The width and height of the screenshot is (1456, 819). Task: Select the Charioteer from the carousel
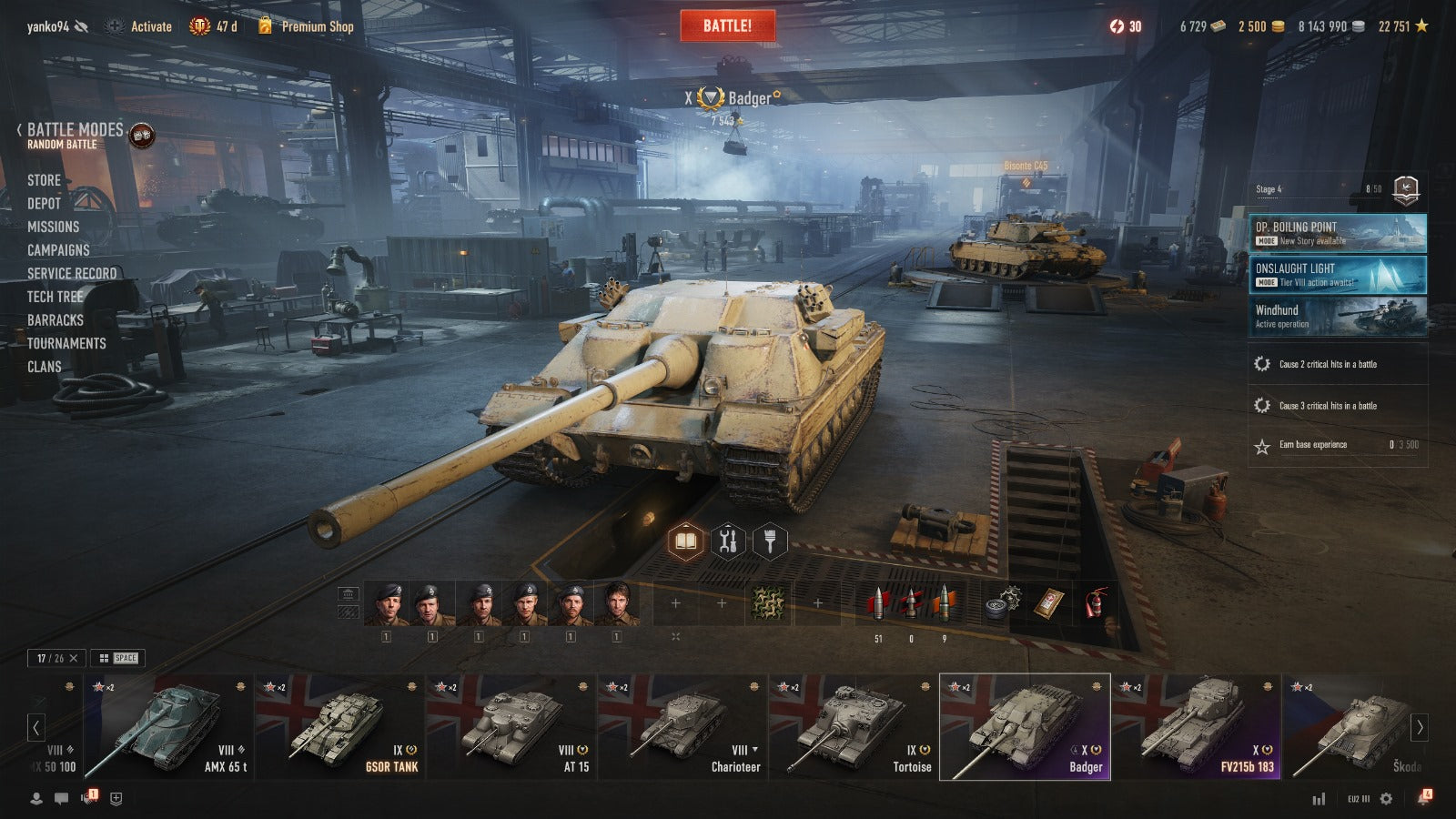tap(682, 727)
